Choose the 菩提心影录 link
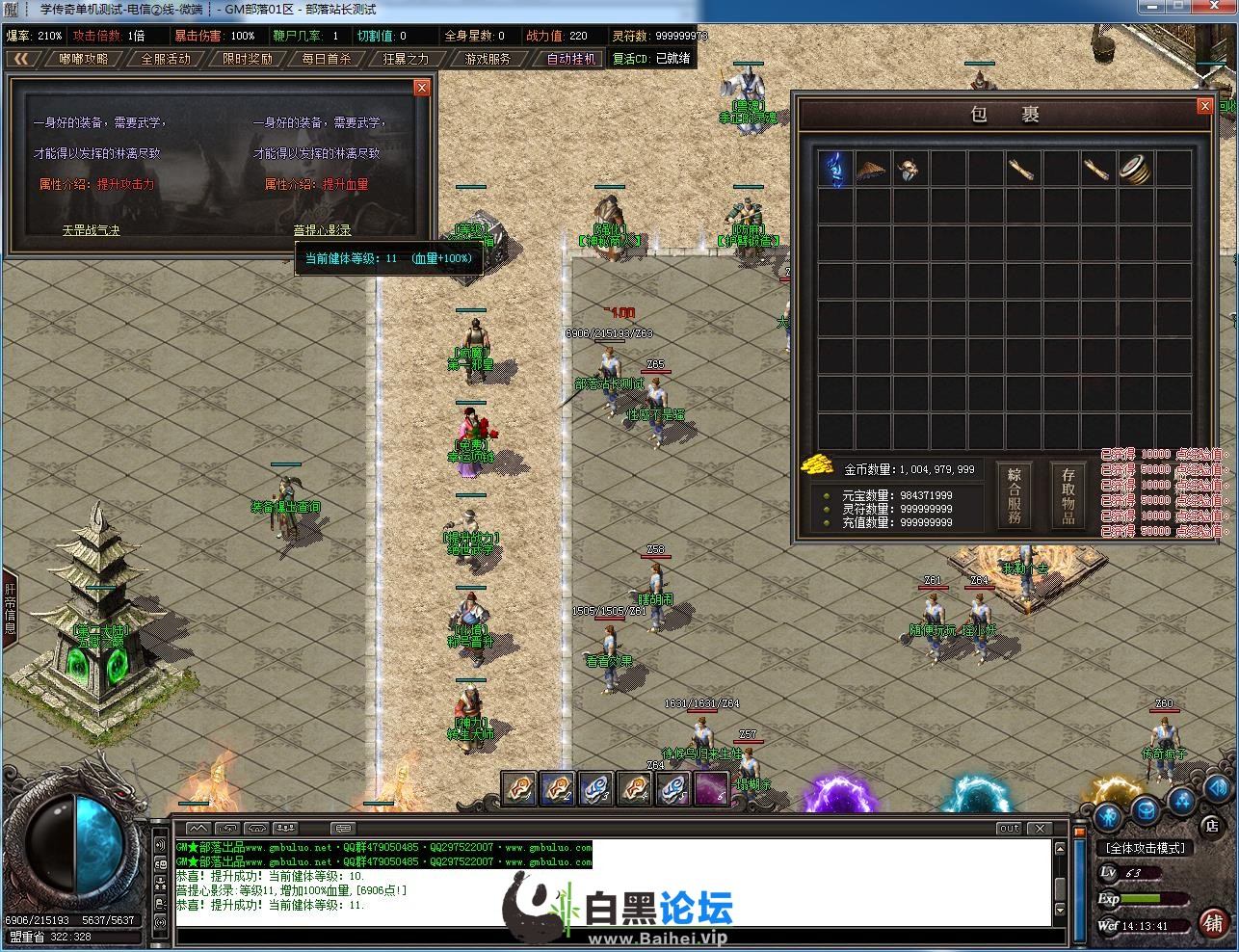The image size is (1239, 952). pos(323,230)
